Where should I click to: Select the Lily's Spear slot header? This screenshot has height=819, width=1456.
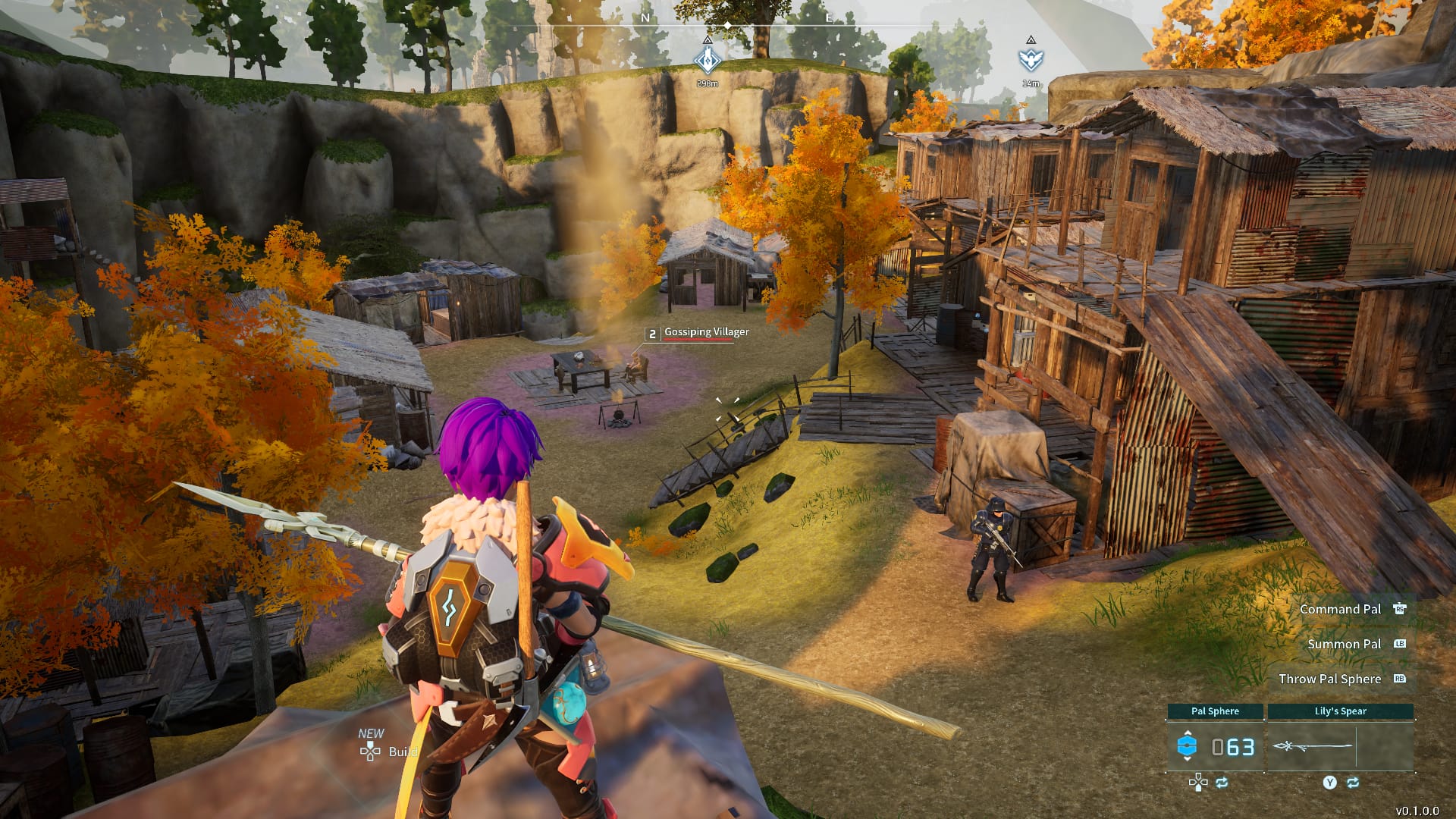pos(1341,711)
